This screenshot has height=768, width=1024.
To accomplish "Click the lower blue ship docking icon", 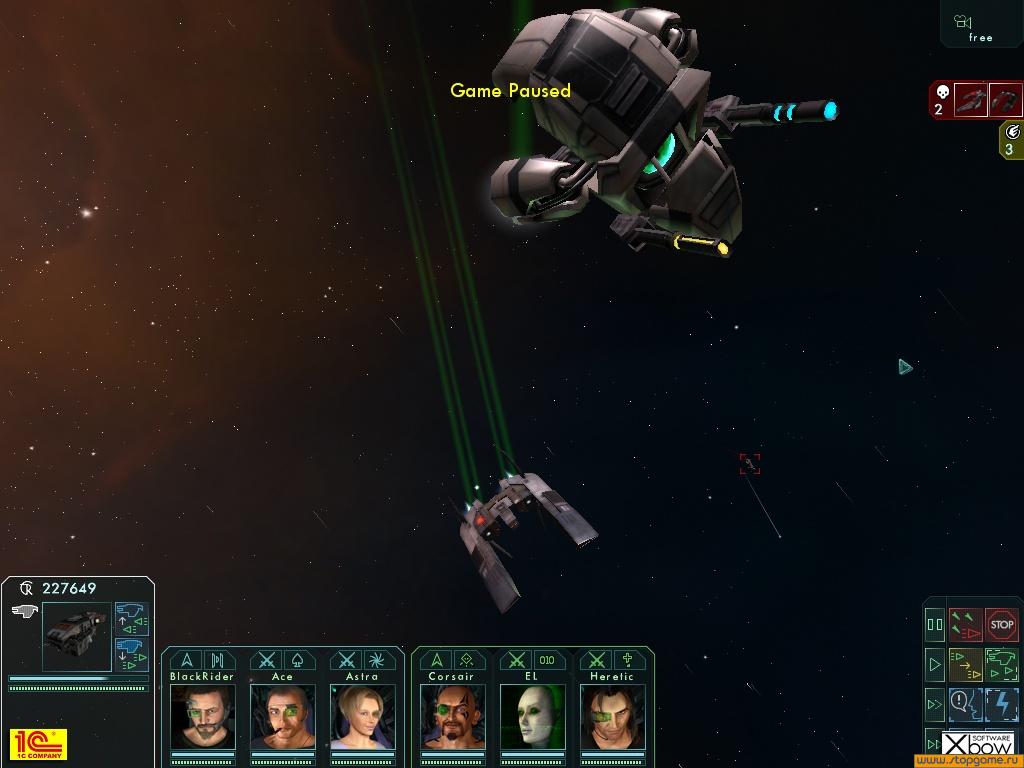I will [x=132, y=654].
